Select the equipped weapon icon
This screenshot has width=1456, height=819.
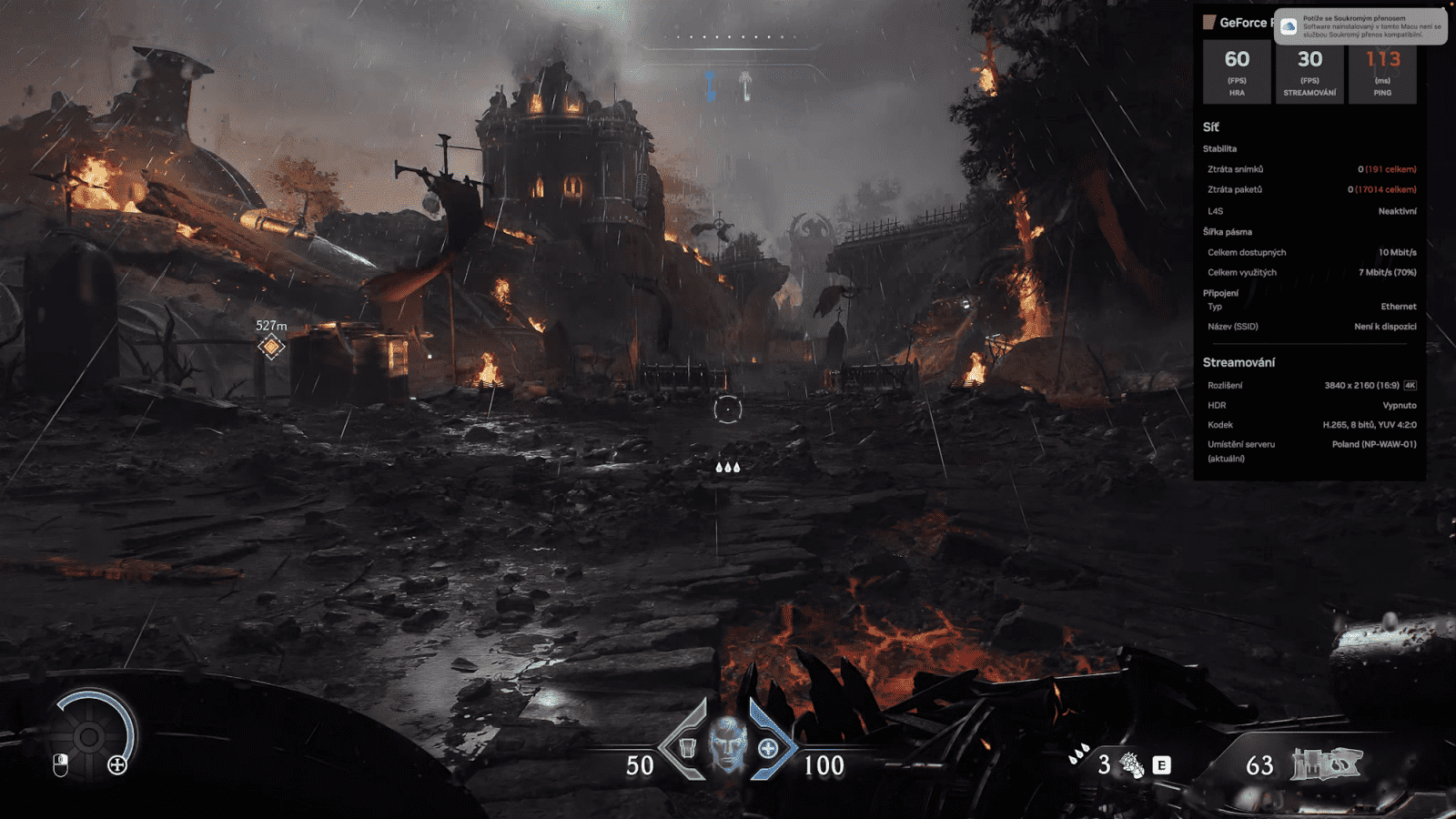tap(1325, 764)
